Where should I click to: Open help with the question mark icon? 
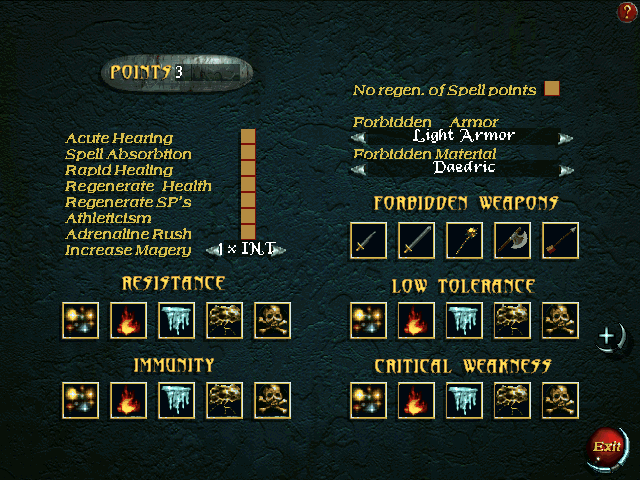click(x=627, y=12)
